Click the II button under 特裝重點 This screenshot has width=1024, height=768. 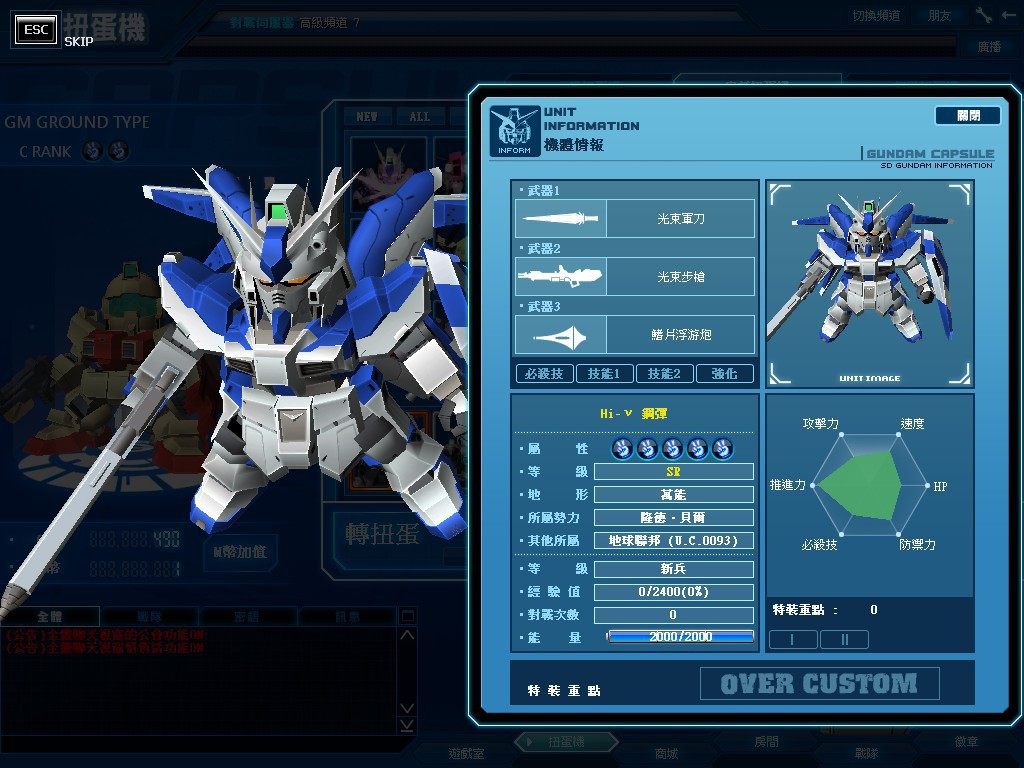coord(844,639)
